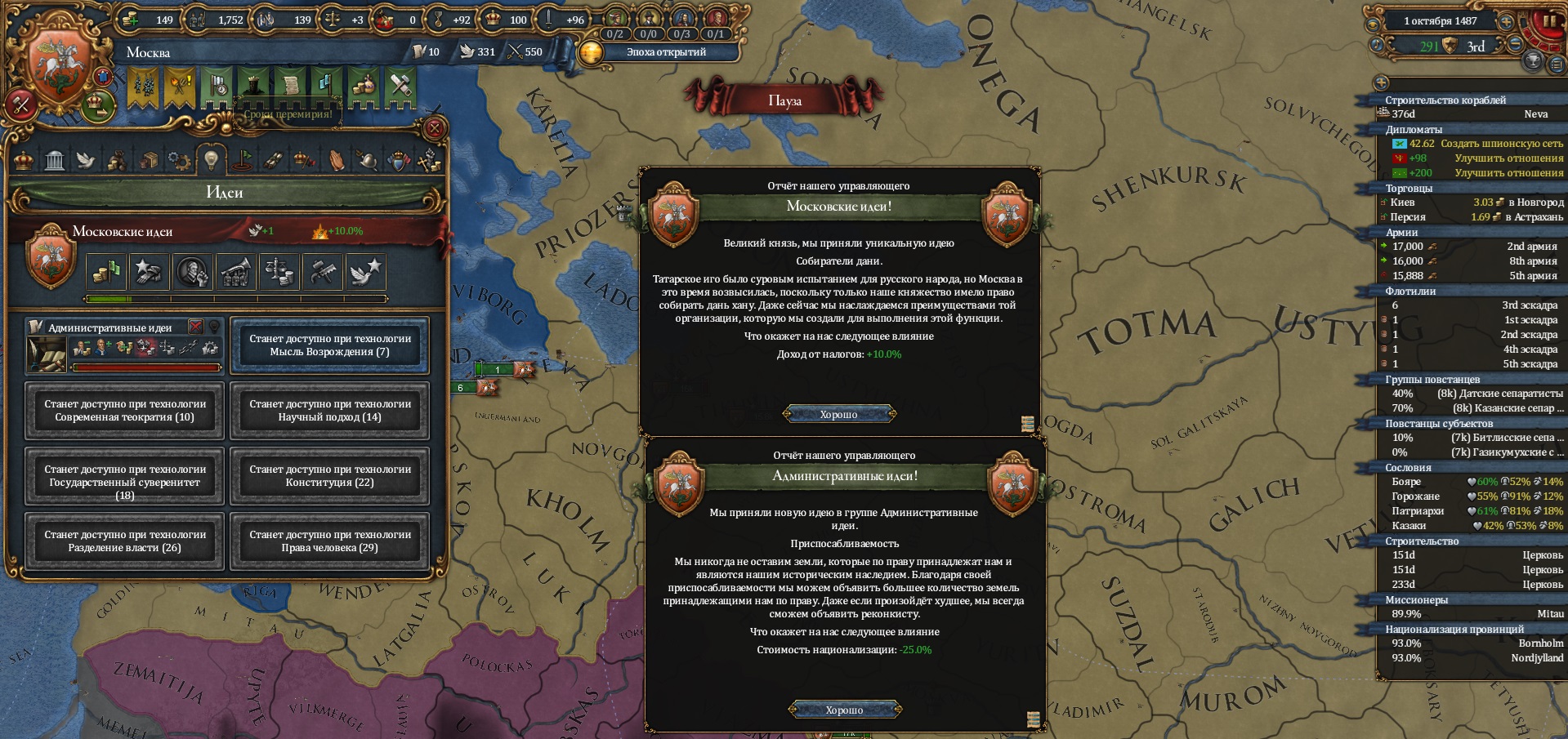
Task: Select the Датские сепаратисты rebel group row
Action: click(1471, 394)
